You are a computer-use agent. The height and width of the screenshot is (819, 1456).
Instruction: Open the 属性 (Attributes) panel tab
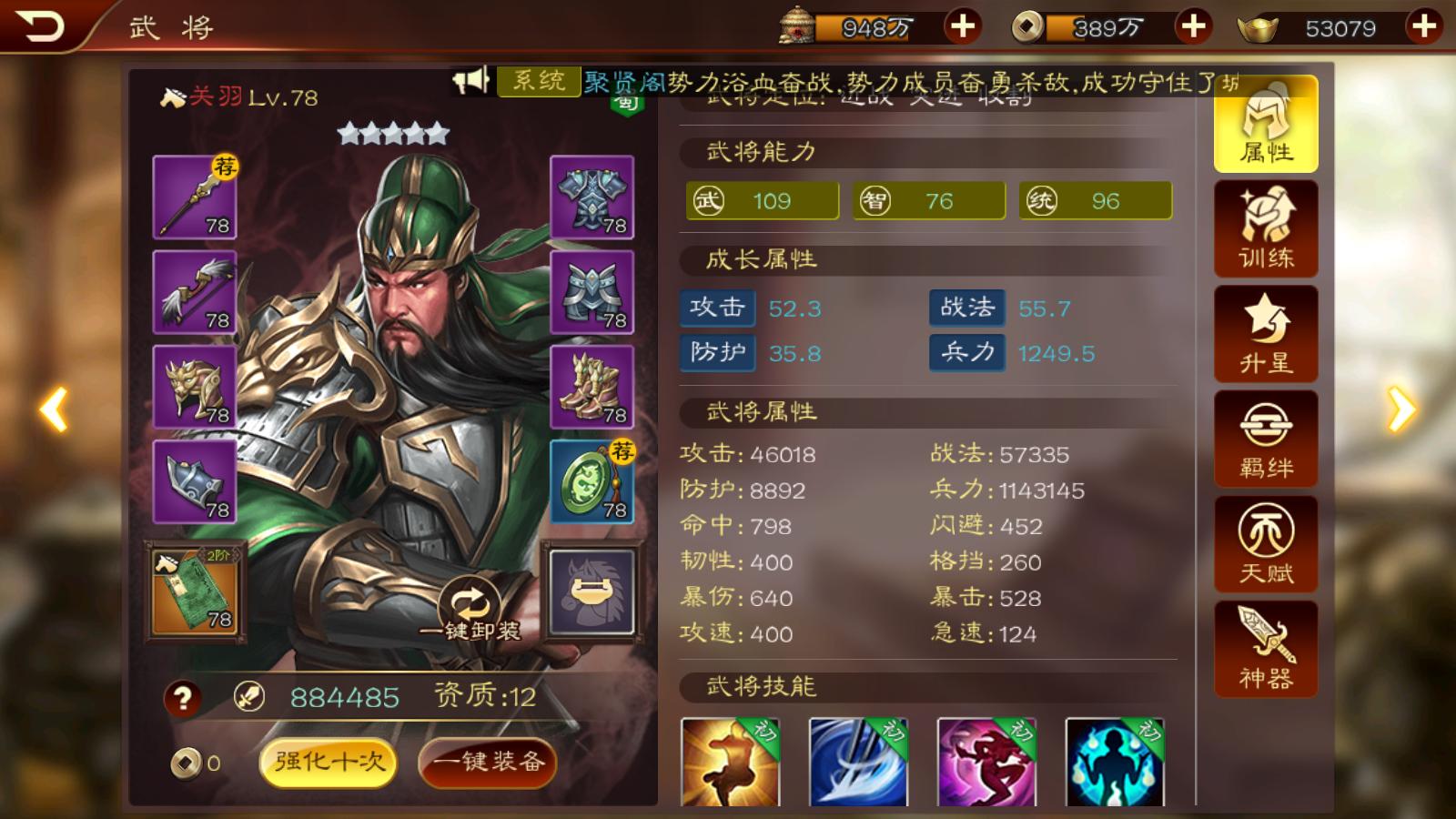click(x=1264, y=125)
